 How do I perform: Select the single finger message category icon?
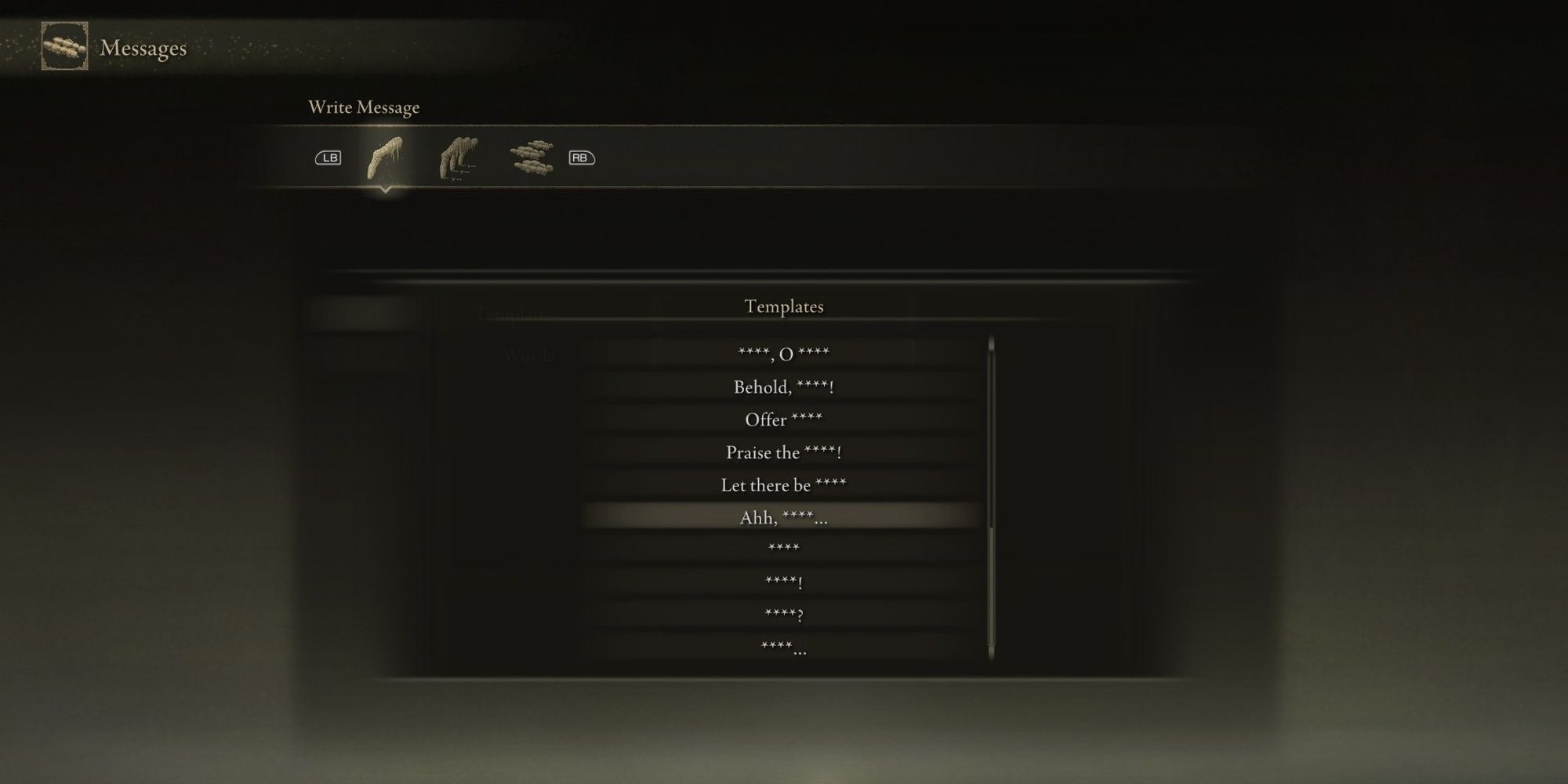pos(384,157)
